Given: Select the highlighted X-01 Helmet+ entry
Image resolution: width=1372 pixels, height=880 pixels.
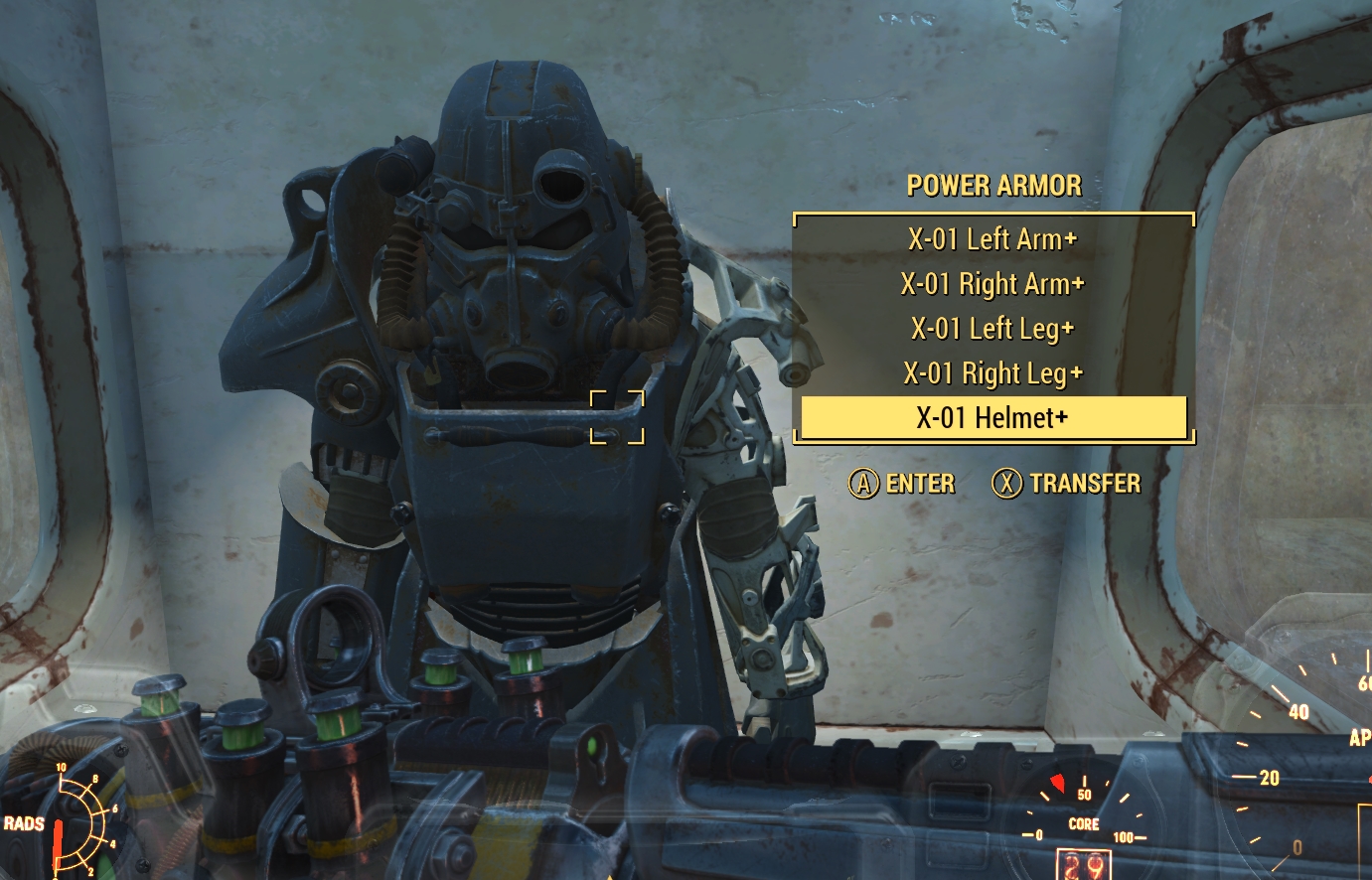Looking at the screenshot, I should point(991,418).
